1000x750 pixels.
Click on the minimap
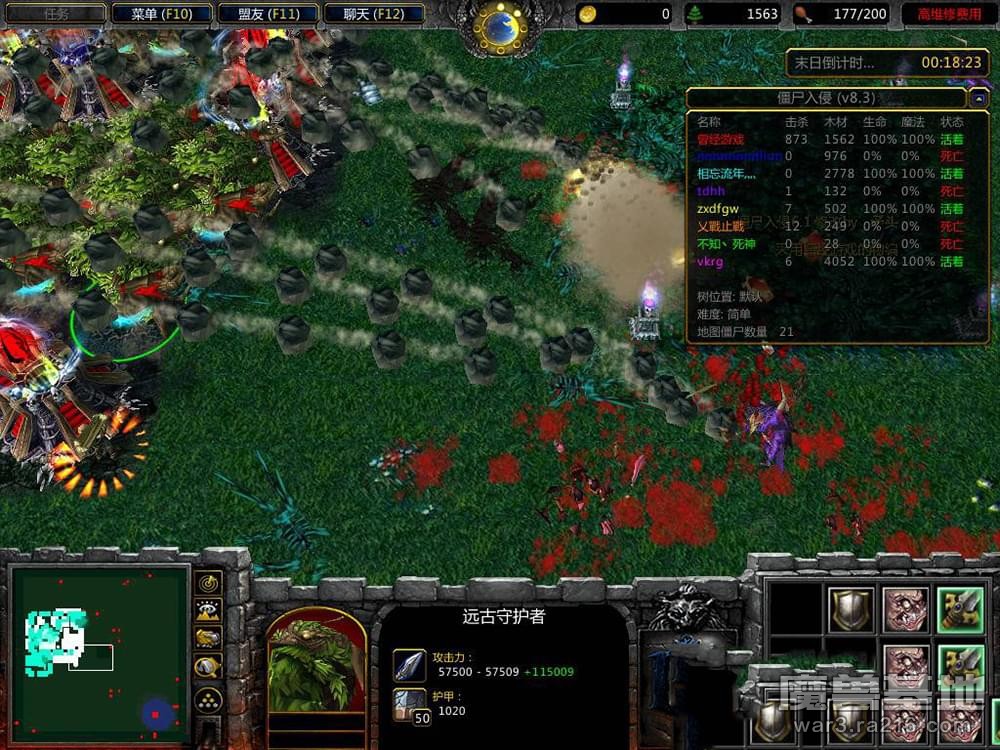99,650
